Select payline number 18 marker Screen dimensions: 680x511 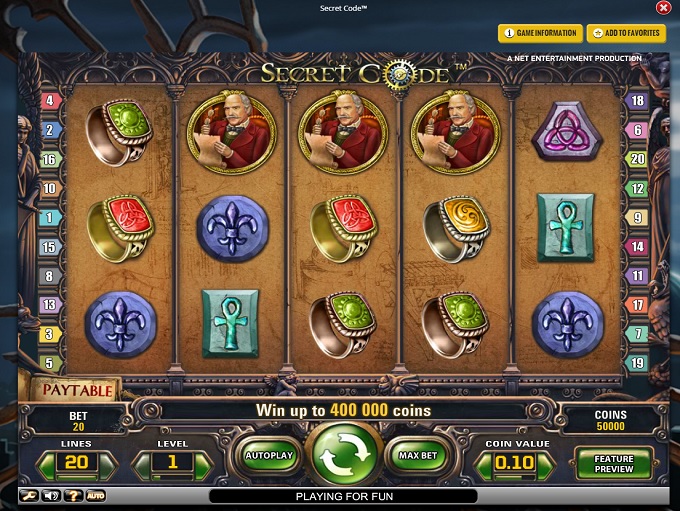(x=636, y=100)
